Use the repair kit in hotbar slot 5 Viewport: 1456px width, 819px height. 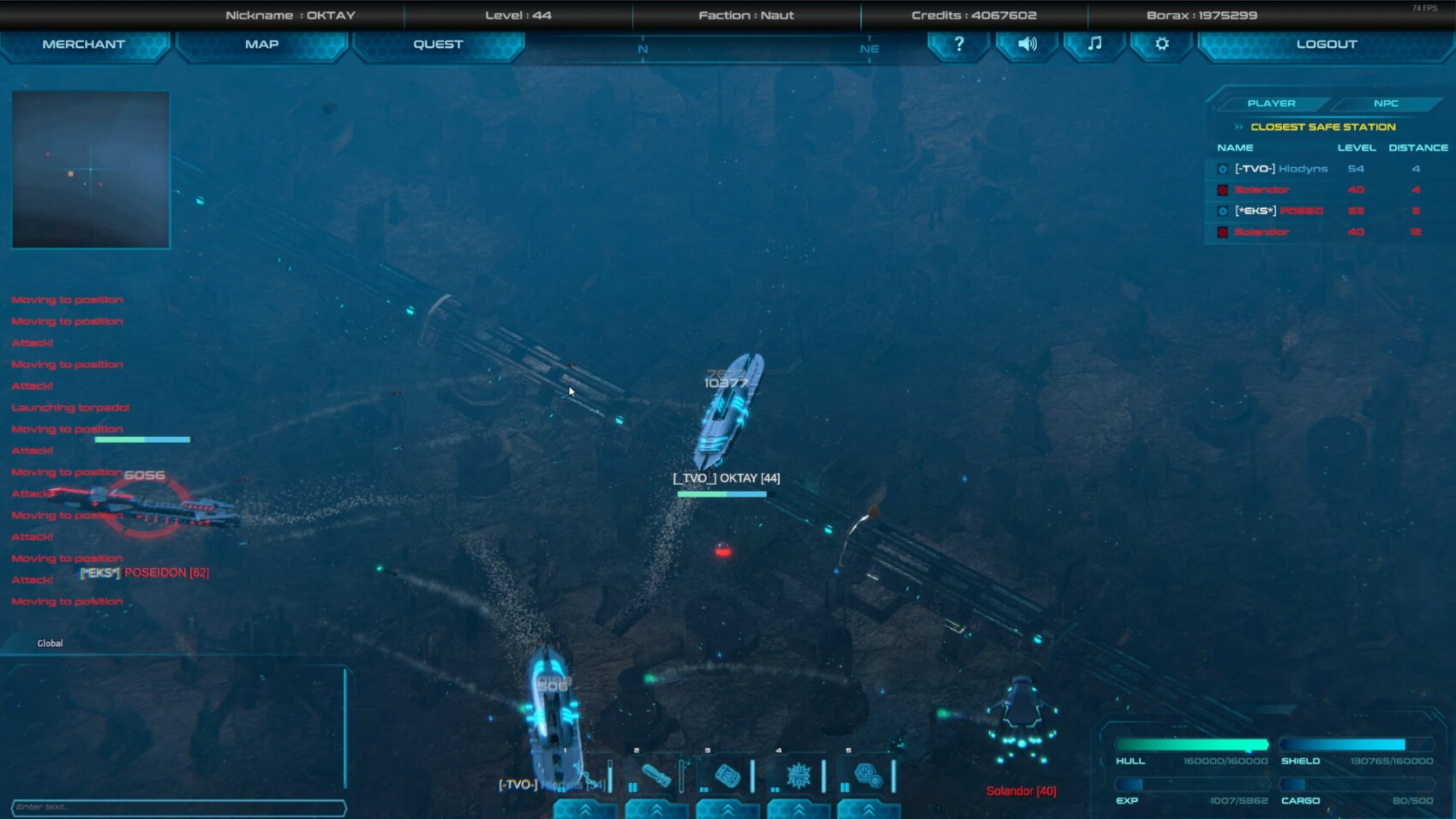(x=868, y=775)
